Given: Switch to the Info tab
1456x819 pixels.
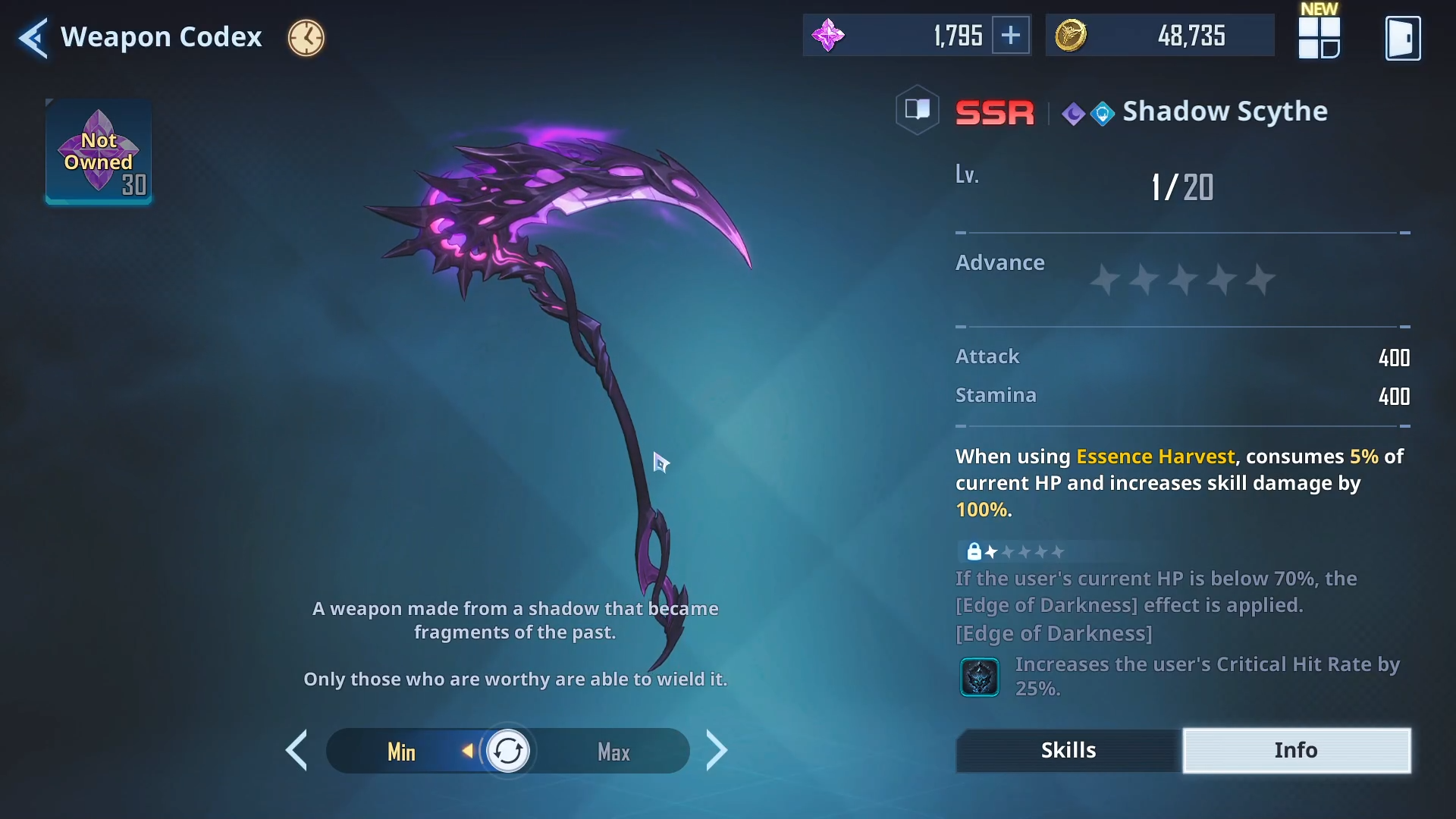Looking at the screenshot, I should click(x=1296, y=750).
